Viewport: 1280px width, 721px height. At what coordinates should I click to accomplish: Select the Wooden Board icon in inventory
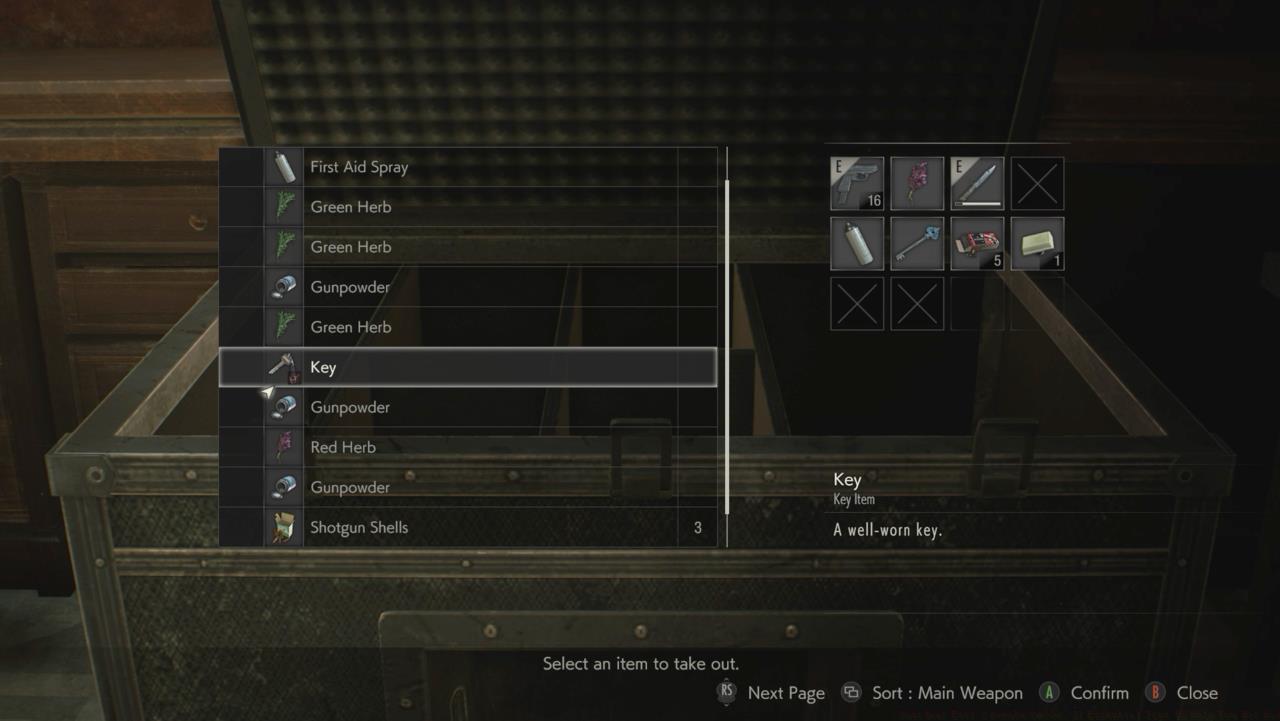(1038, 243)
